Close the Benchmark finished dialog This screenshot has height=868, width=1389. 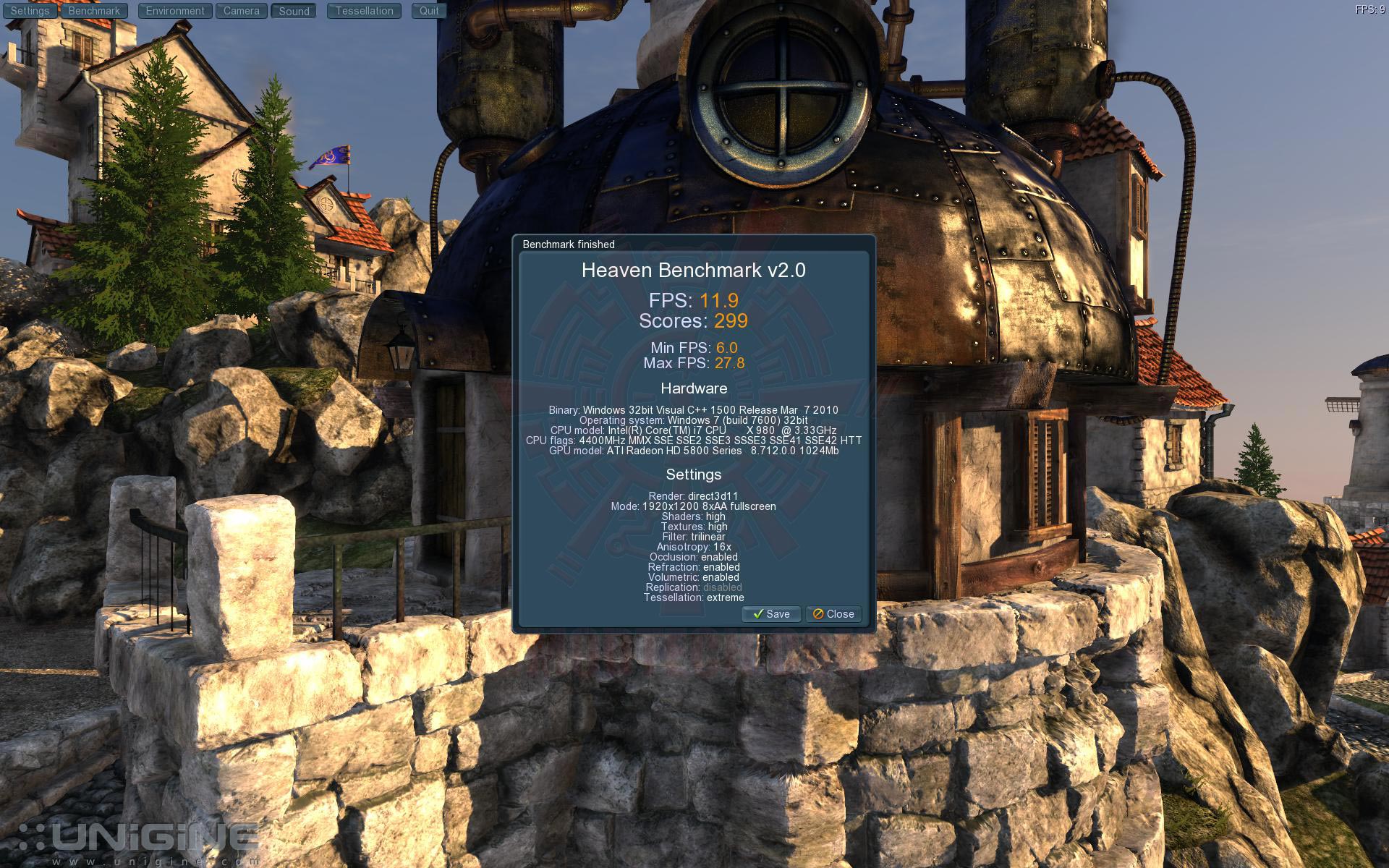point(833,614)
